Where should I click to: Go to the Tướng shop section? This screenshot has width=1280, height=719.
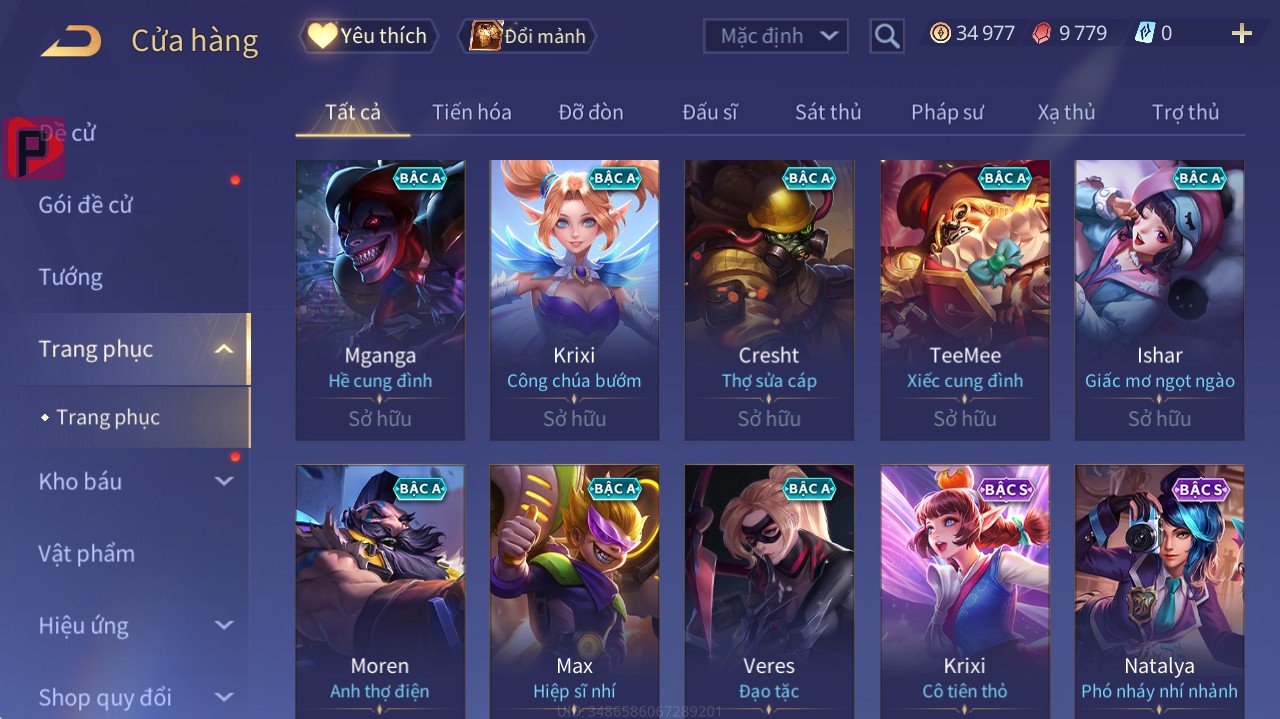click(x=71, y=277)
